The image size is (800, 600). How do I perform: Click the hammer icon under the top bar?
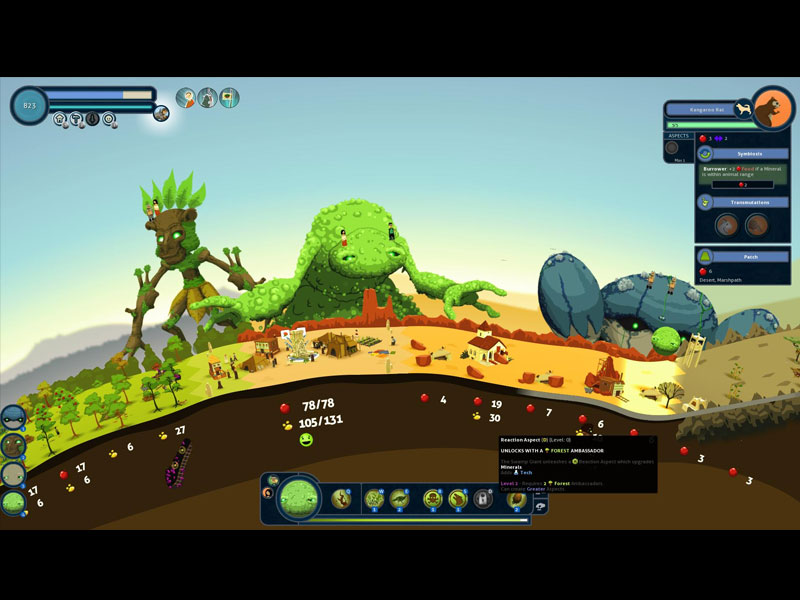76,118
